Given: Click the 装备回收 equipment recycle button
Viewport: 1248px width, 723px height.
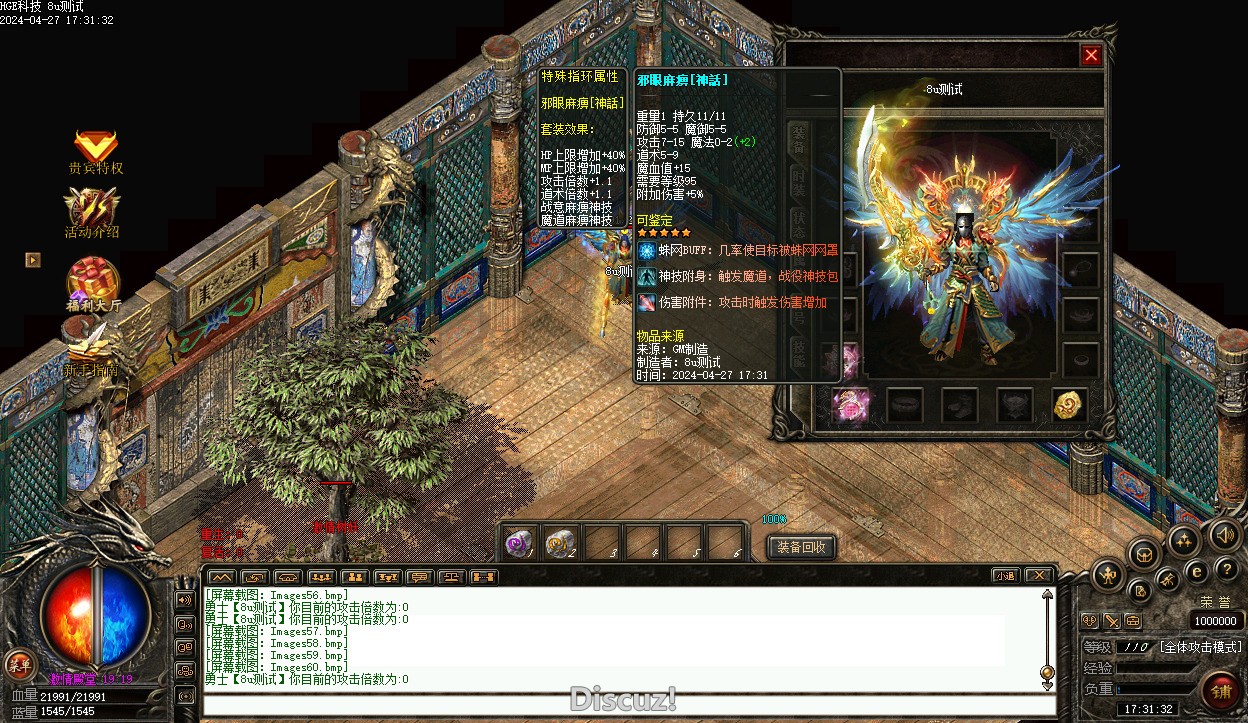Looking at the screenshot, I should coord(801,547).
